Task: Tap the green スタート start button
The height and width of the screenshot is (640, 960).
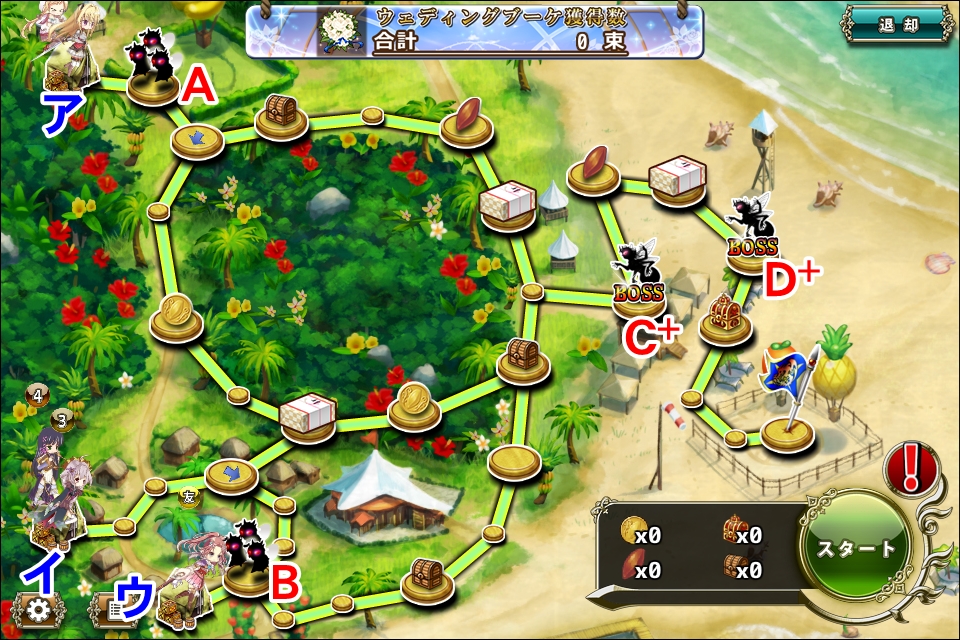Action: click(x=857, y=548)
